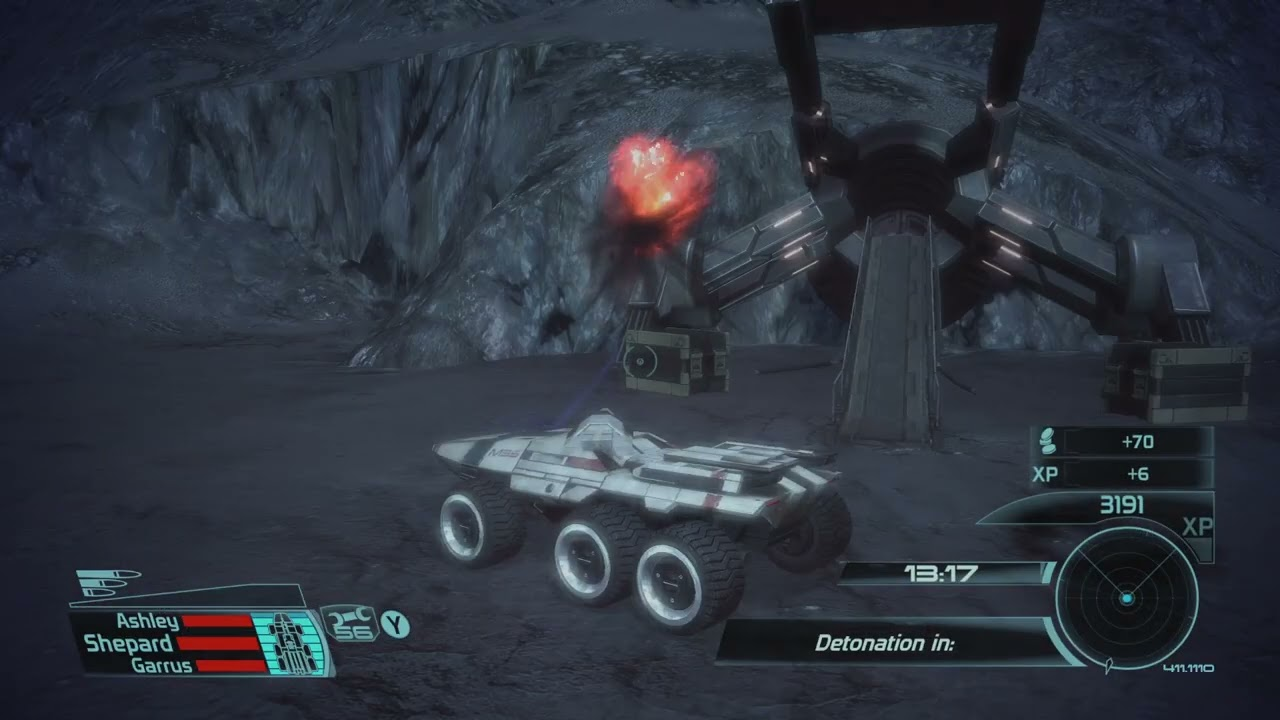Select Ashley in the squad panel
This screenshot has width=1280, height=720.
[x=147, y=622]
